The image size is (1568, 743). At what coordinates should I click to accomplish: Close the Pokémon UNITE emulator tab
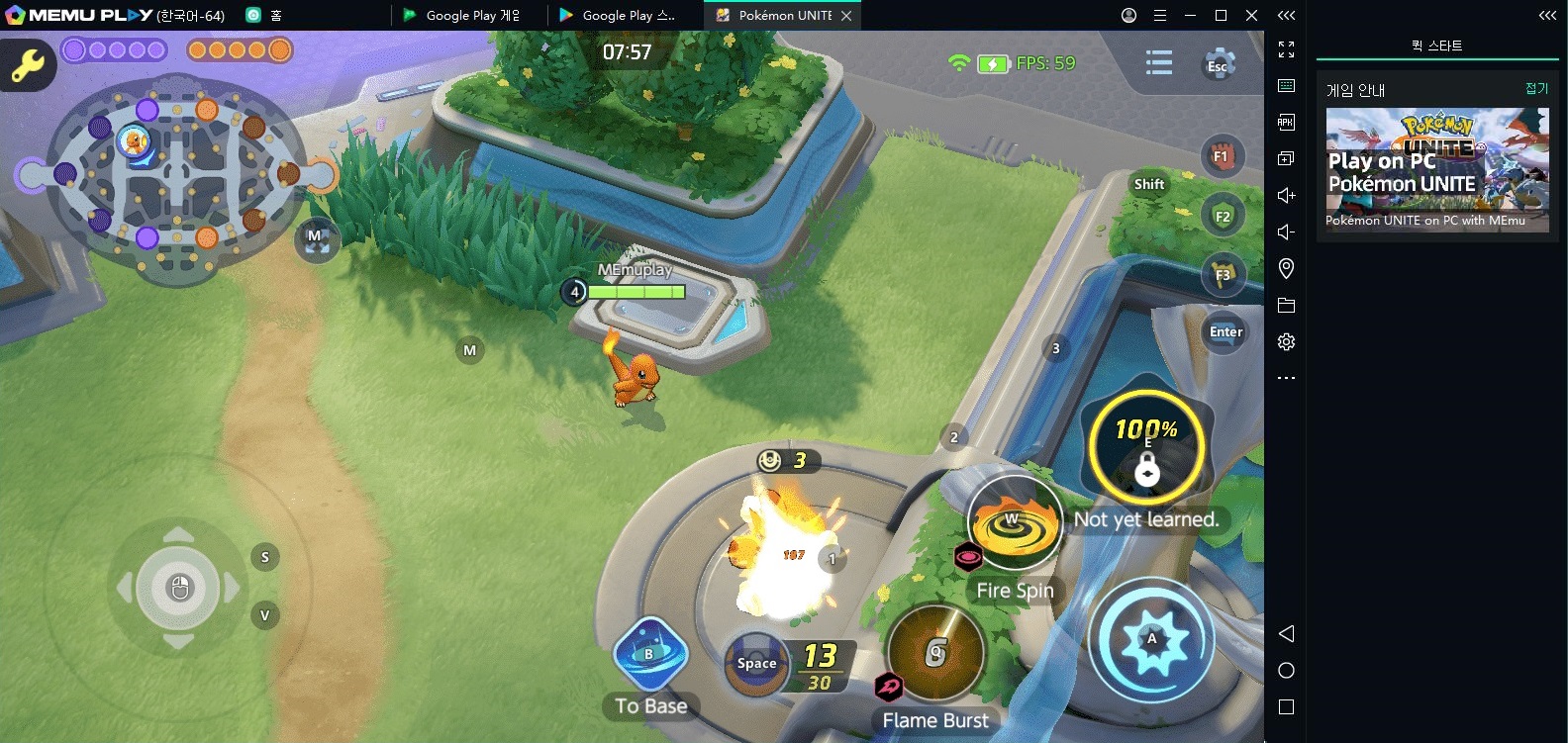click(x=846, y=16)
